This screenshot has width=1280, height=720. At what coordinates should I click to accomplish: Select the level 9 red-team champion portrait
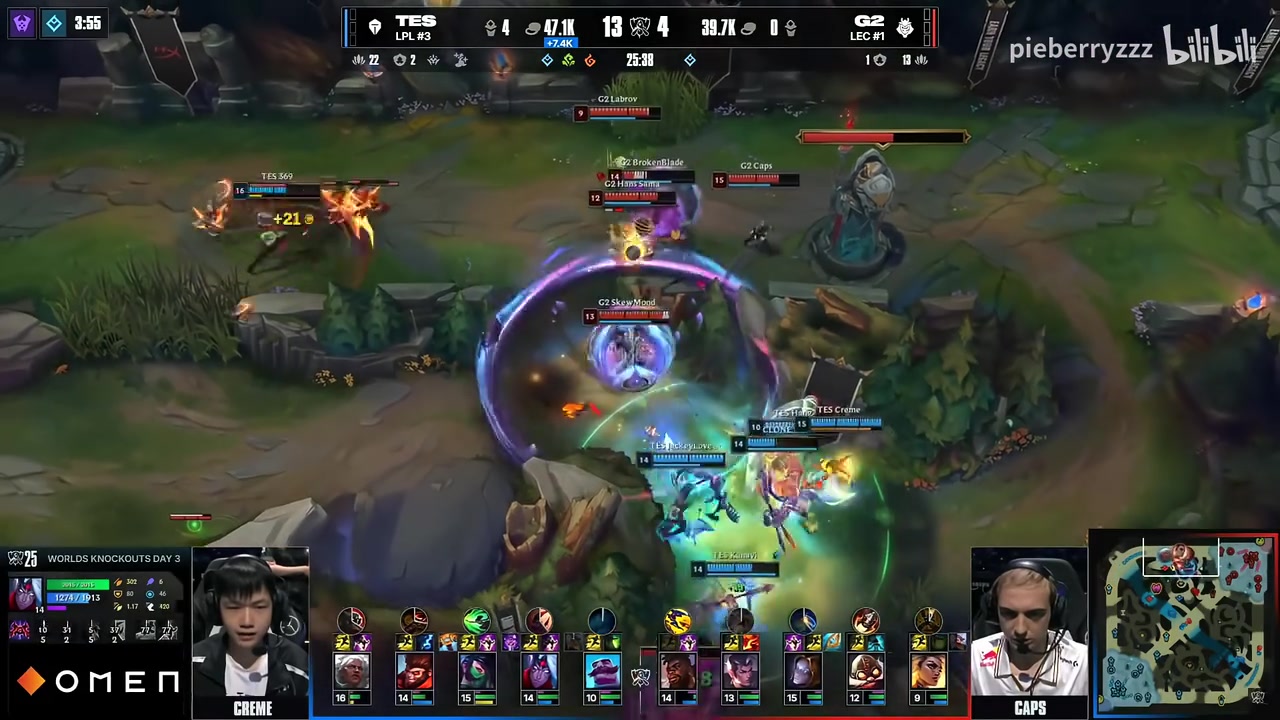click(x=927, y=669)
